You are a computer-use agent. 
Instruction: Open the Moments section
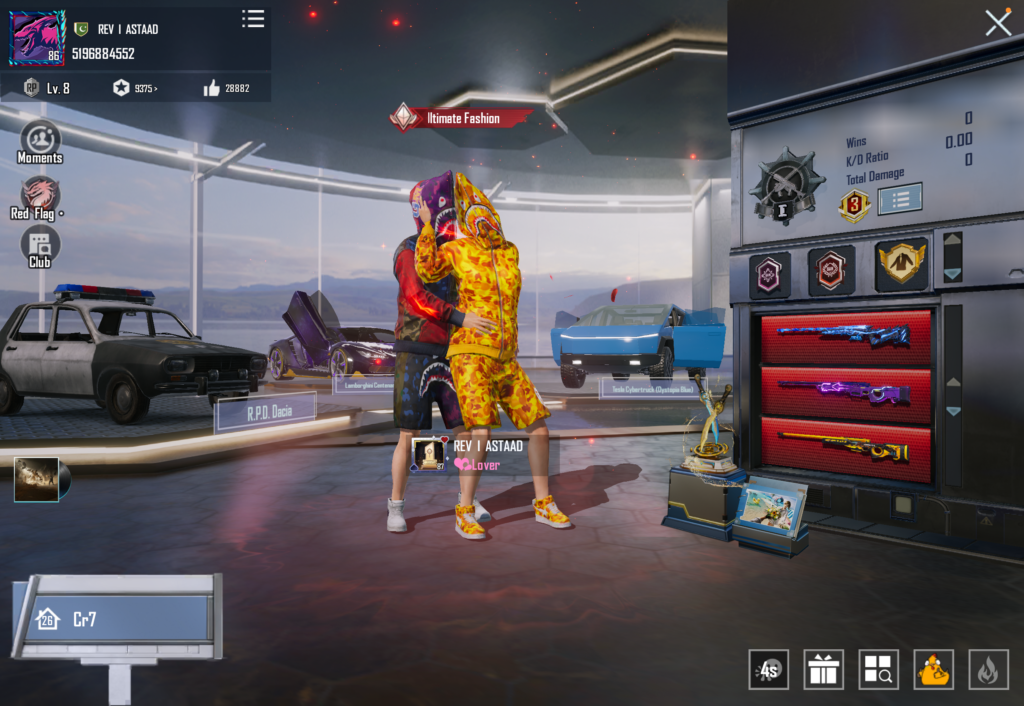pos(40,141)
